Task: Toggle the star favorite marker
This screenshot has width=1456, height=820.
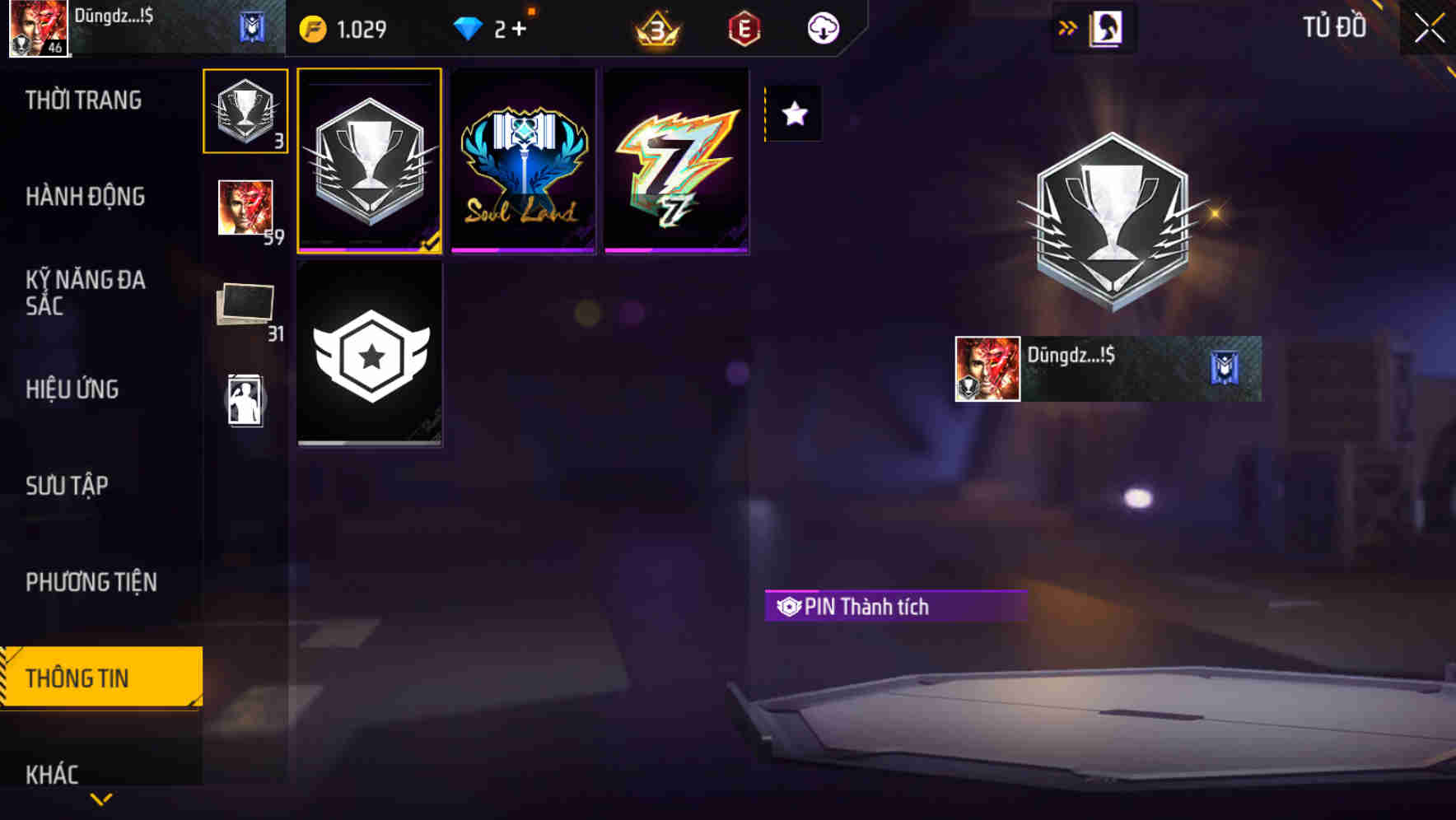Action: tap(793, 114)
